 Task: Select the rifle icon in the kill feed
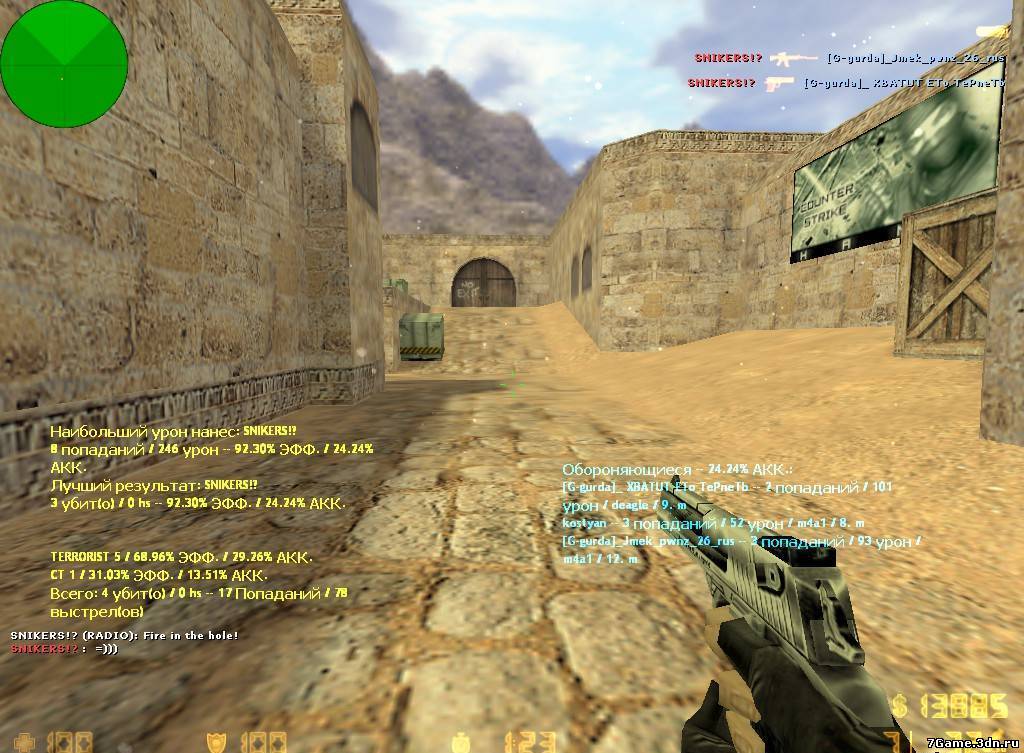(793, 58)
